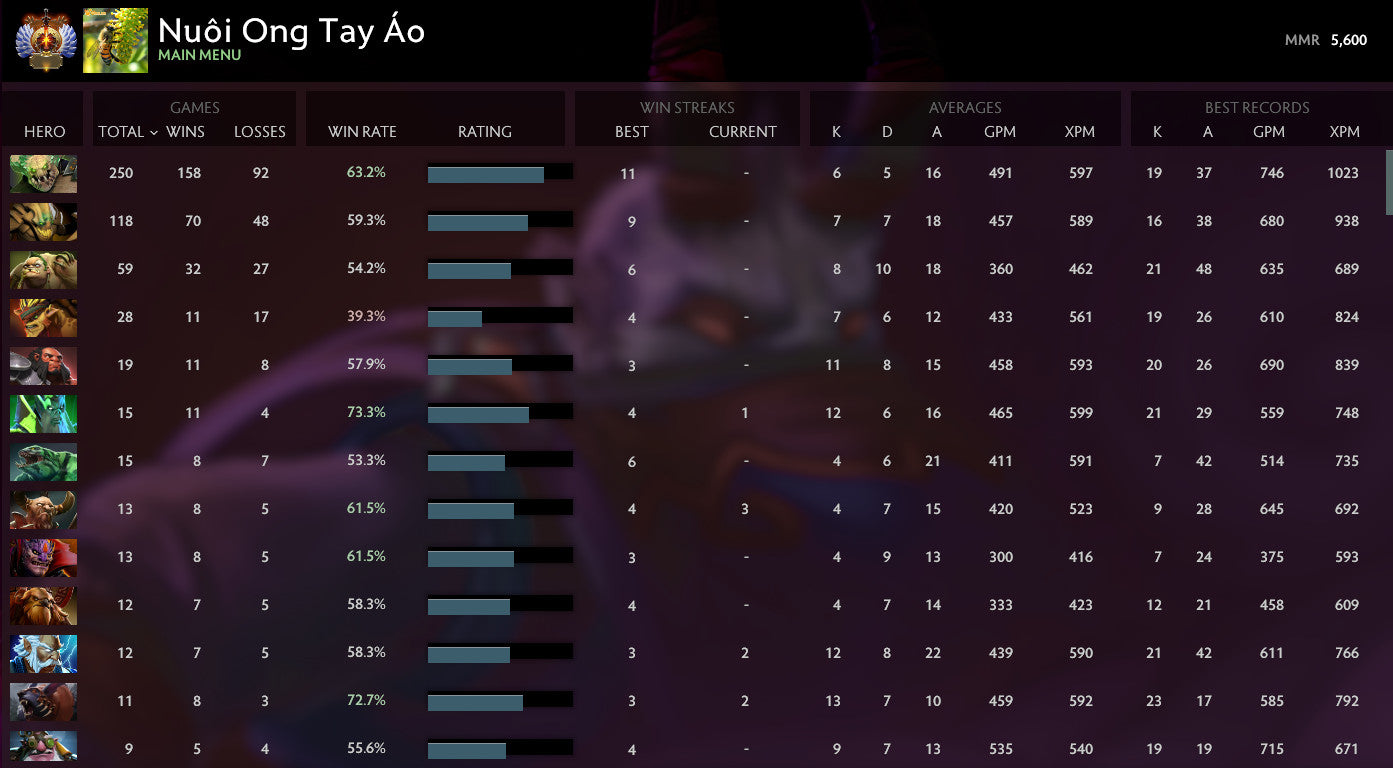Click the MMR 5,600 display

click(1326, 40)
